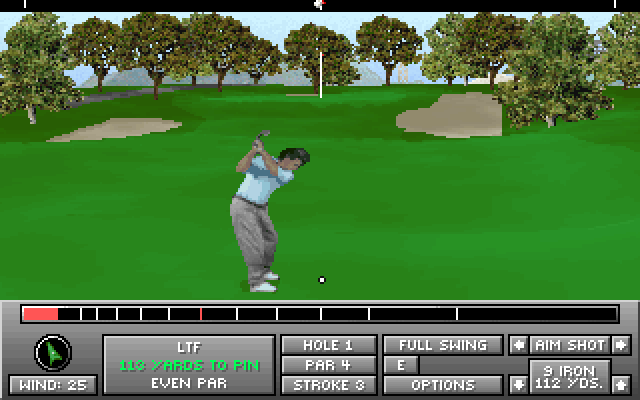Click the swing power meter bar
640x400 pixels.
(x=320, y=314)
